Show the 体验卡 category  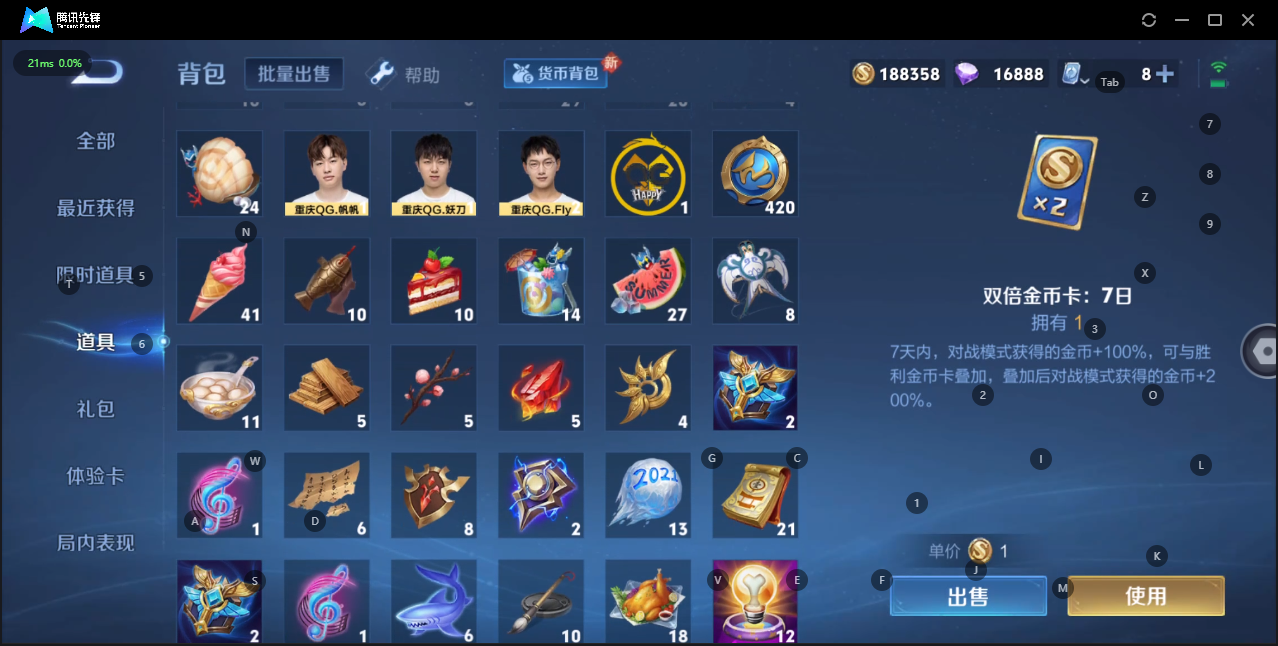pos(96,476)
